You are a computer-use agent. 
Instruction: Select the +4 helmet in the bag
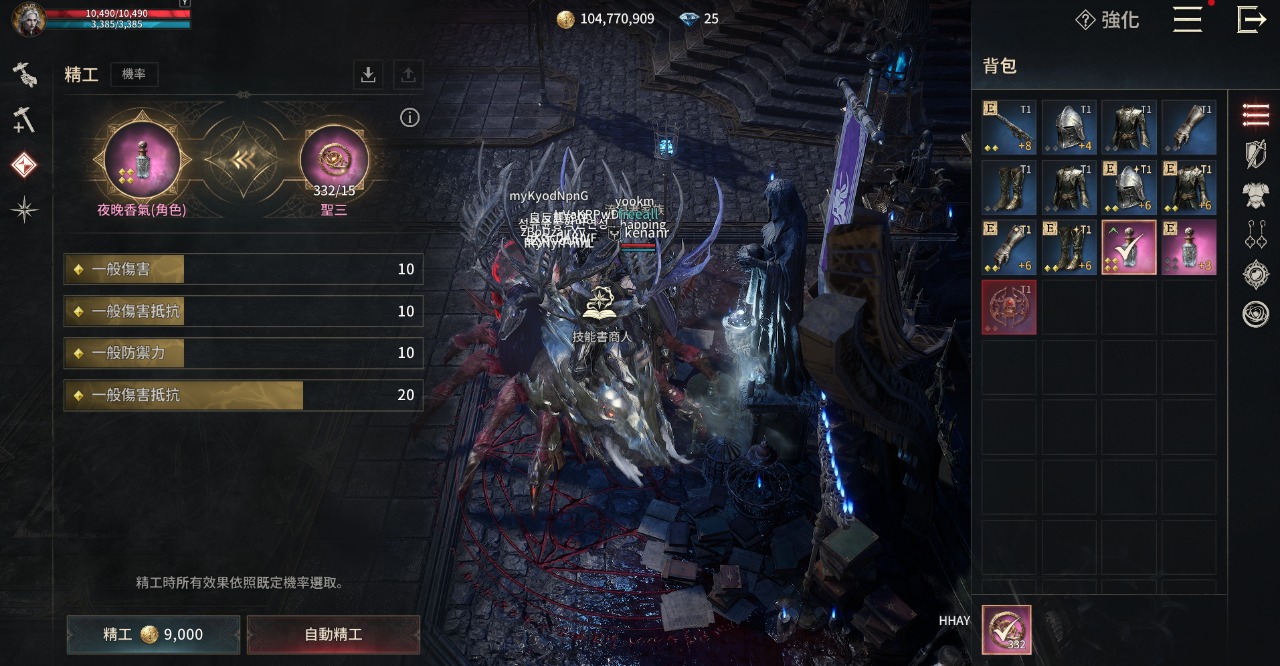pyautogui.click(x=1068, y=127)
